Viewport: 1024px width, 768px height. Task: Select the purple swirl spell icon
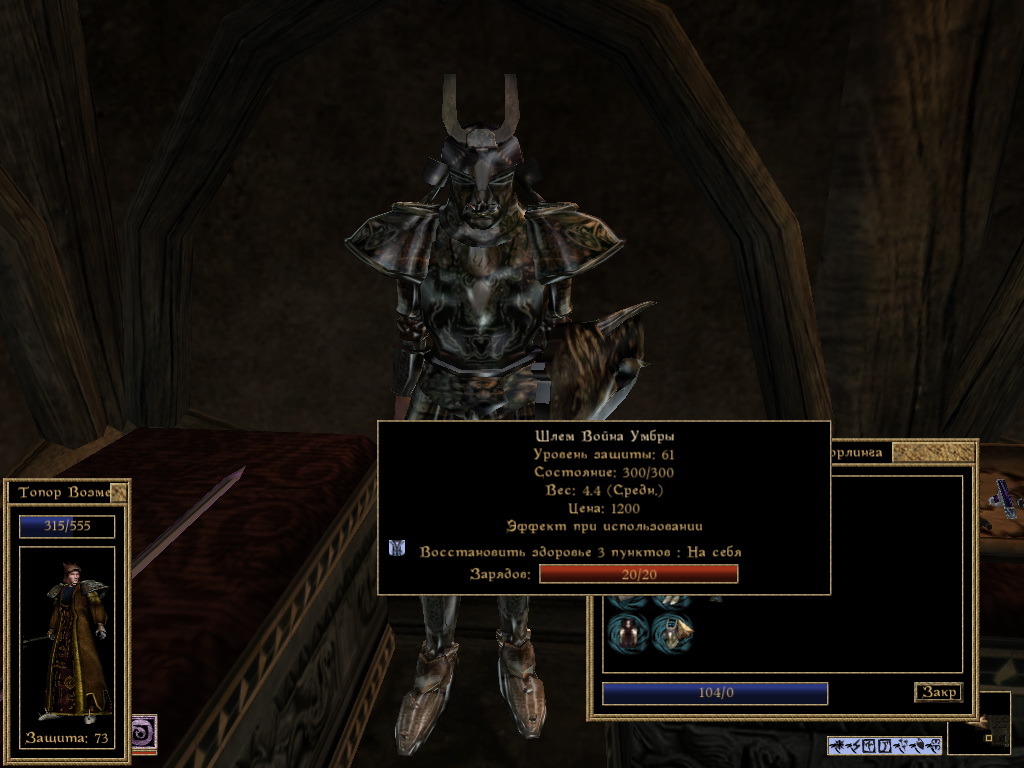pos(144,730)
